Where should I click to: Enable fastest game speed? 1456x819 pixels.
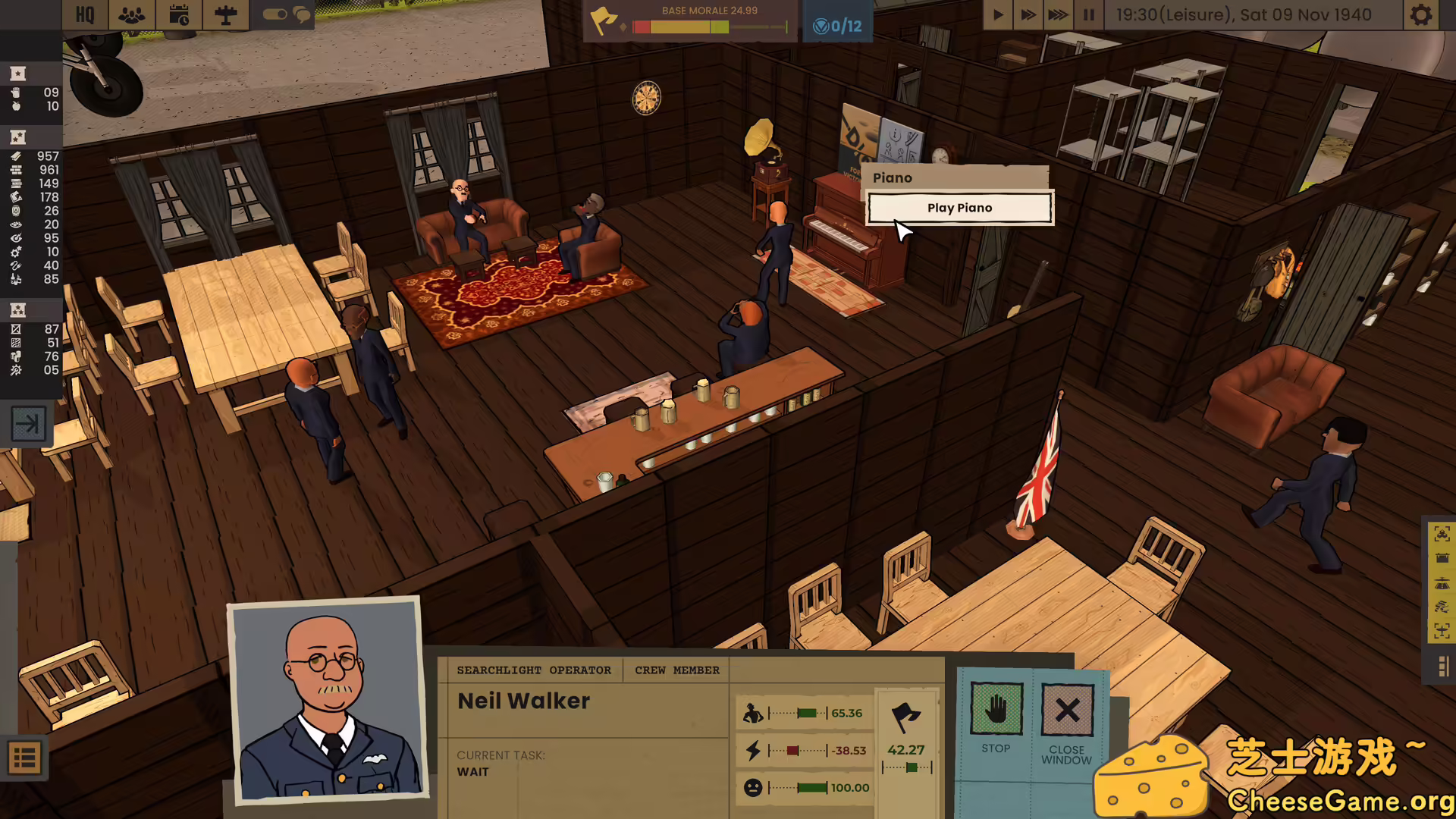click(x=1056, y=14)
